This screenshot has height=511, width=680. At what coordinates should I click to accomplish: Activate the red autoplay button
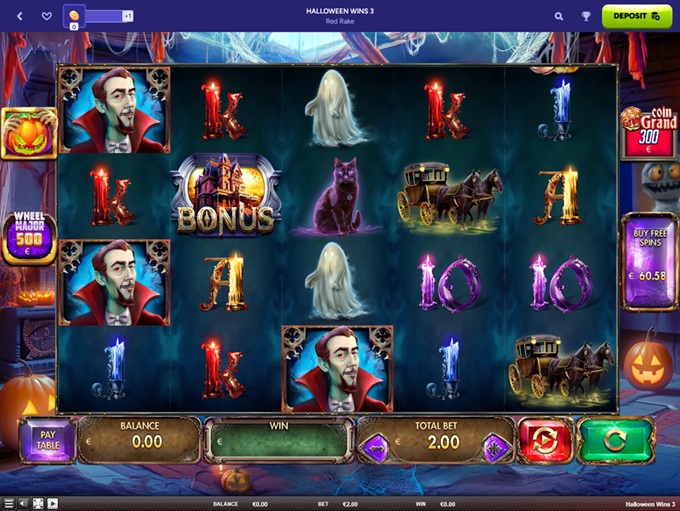point(545,440)
